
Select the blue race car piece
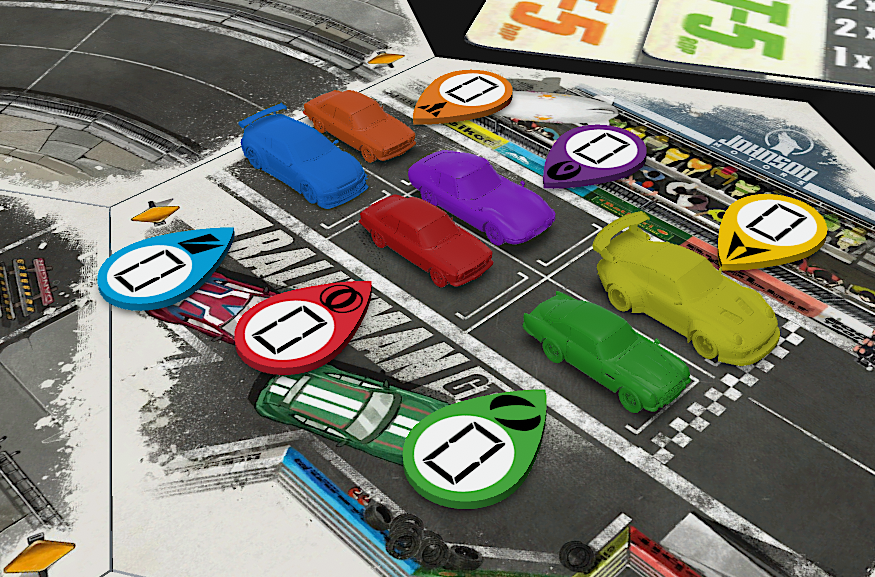(x=301, y=155)
